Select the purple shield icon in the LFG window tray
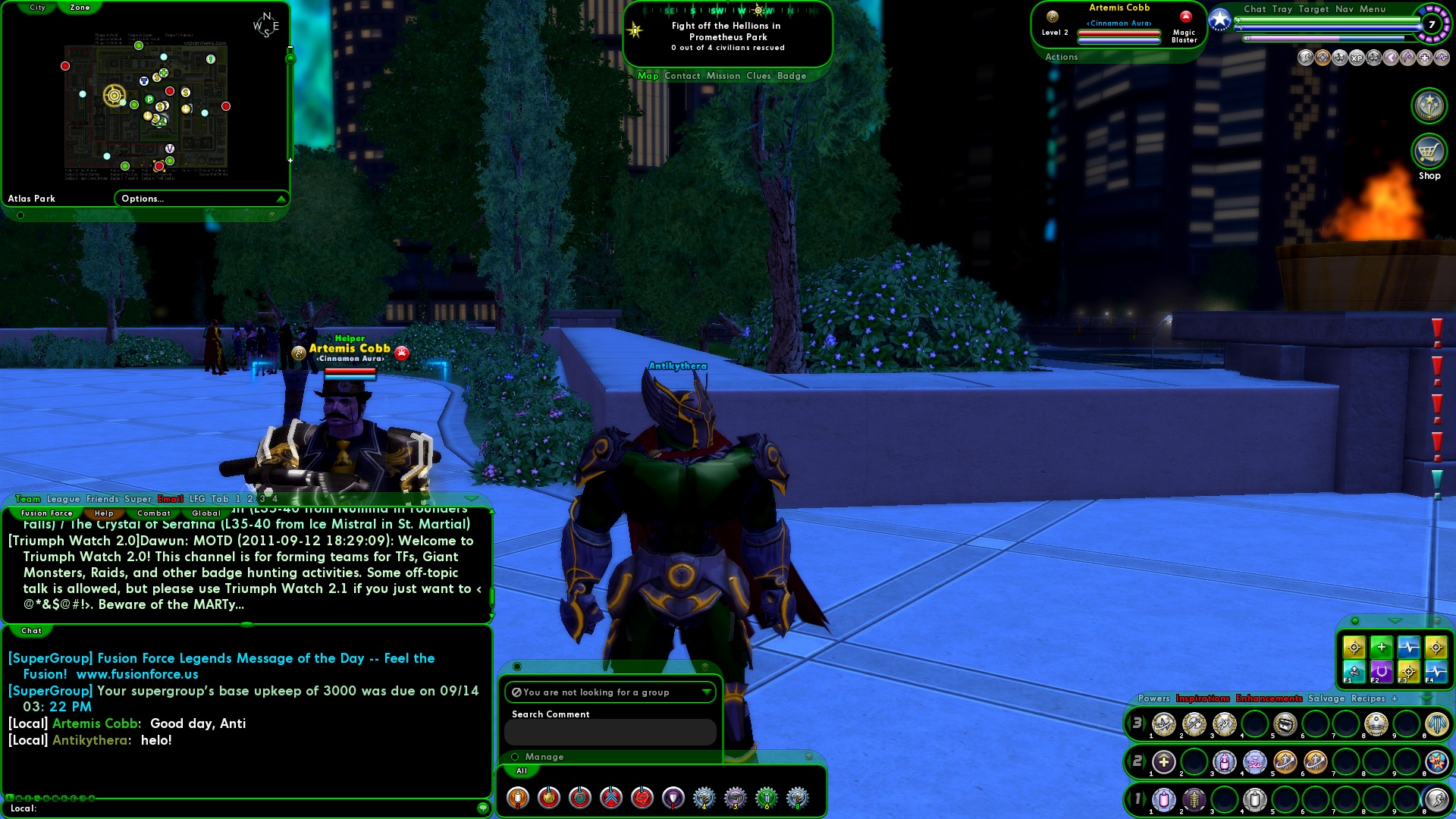 pyautogui.click(x=673, y=797)
